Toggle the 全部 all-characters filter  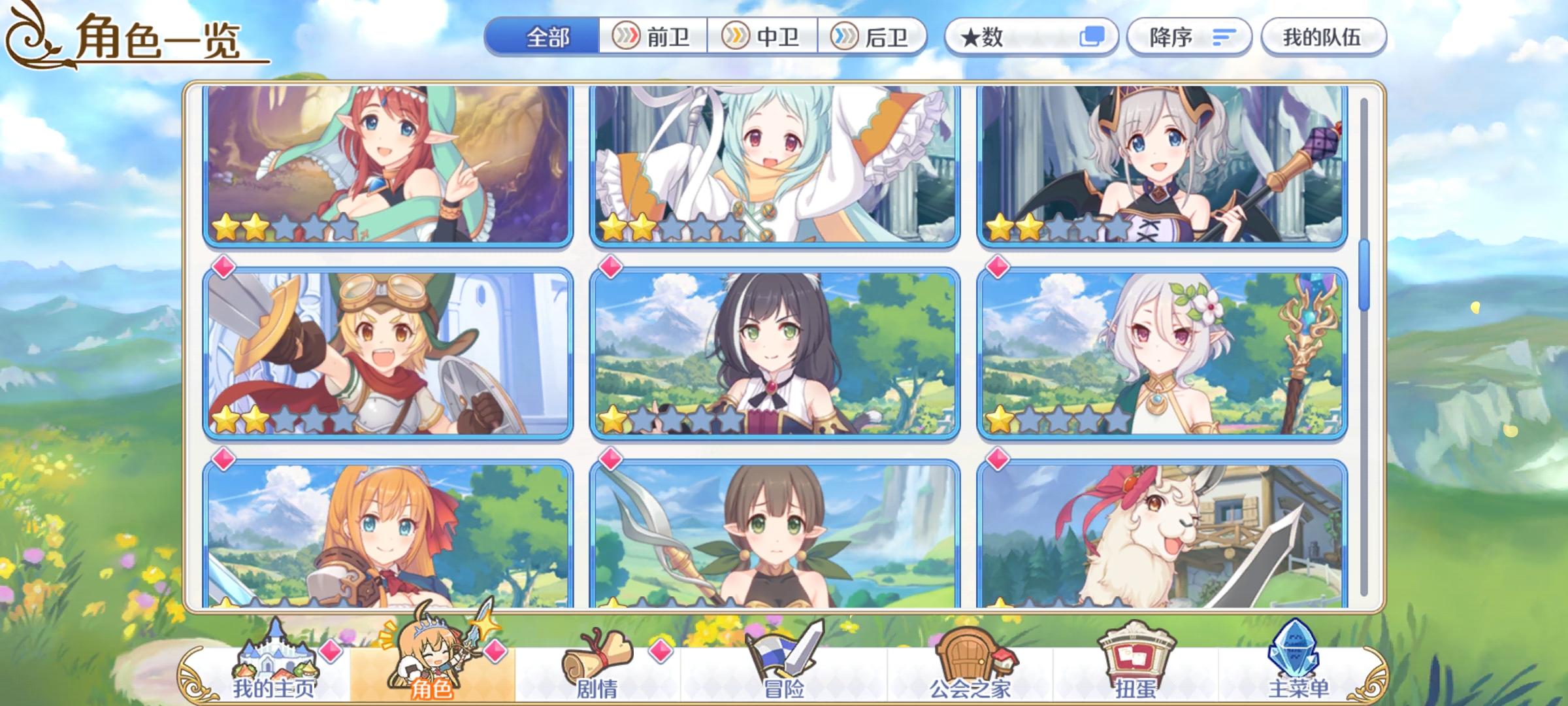pos(547,37)
